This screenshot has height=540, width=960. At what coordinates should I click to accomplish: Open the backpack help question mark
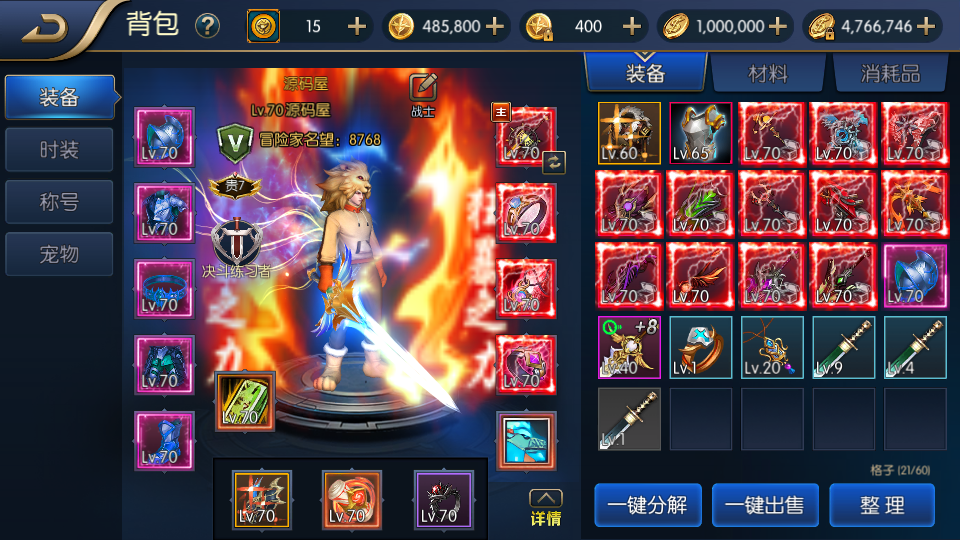click(x=207, y=26)
